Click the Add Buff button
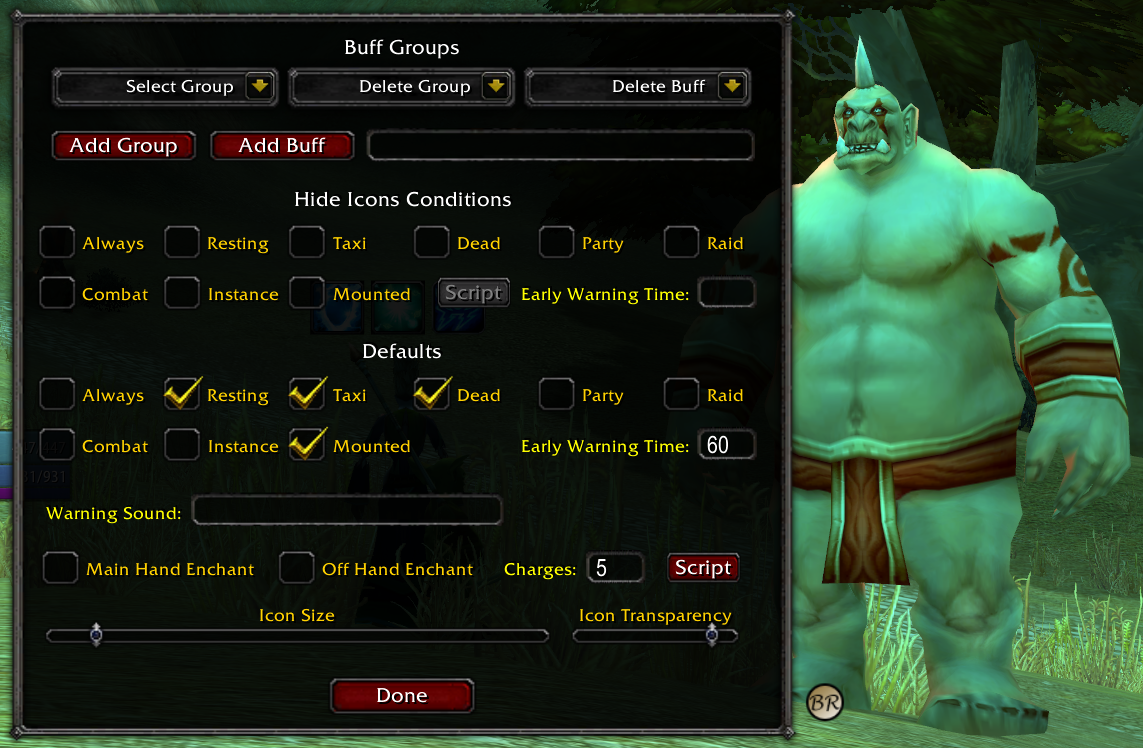 282,146
